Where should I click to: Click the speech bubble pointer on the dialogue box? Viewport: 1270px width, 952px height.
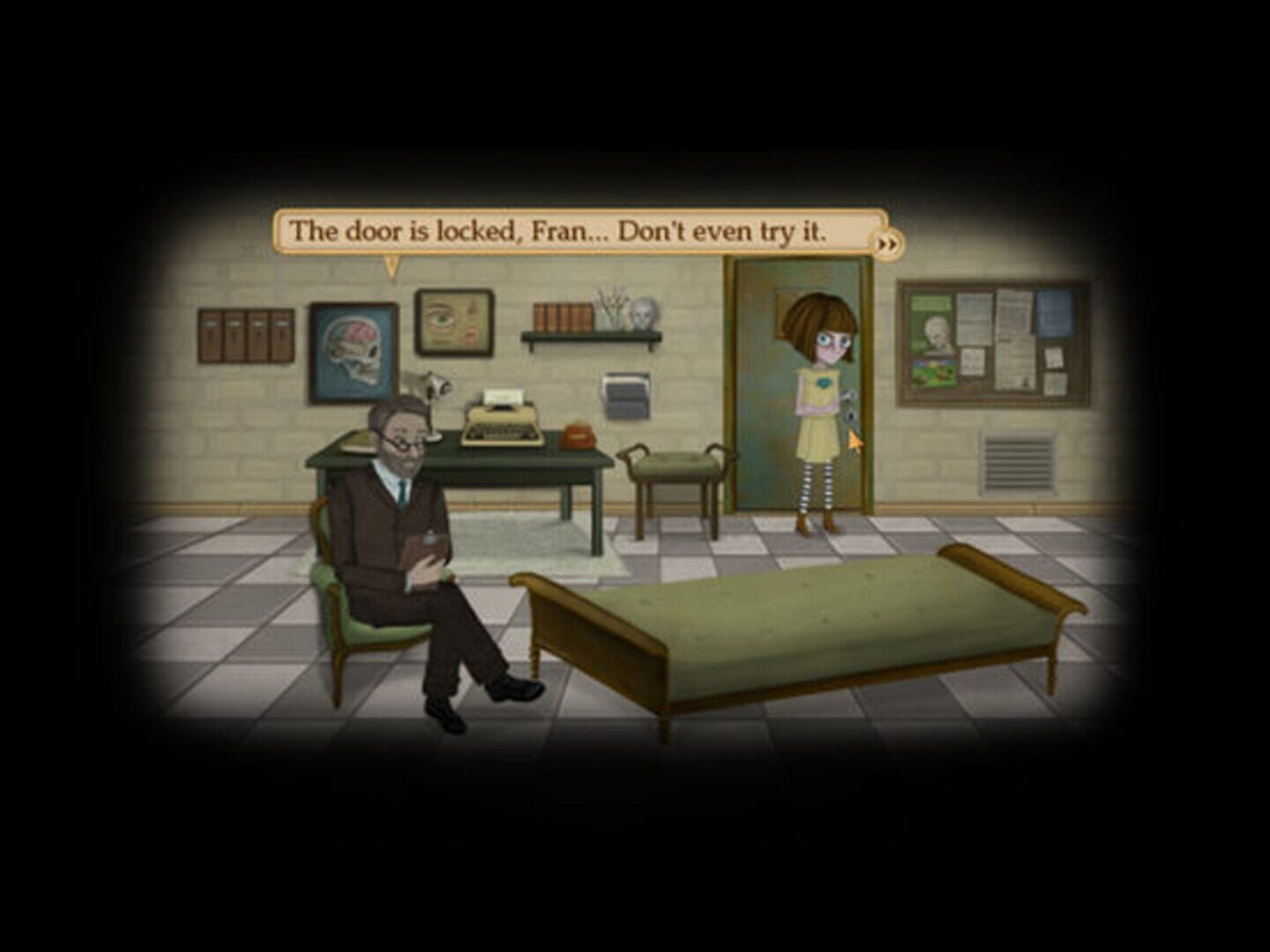pyautogui.click(x=392, y=264)
